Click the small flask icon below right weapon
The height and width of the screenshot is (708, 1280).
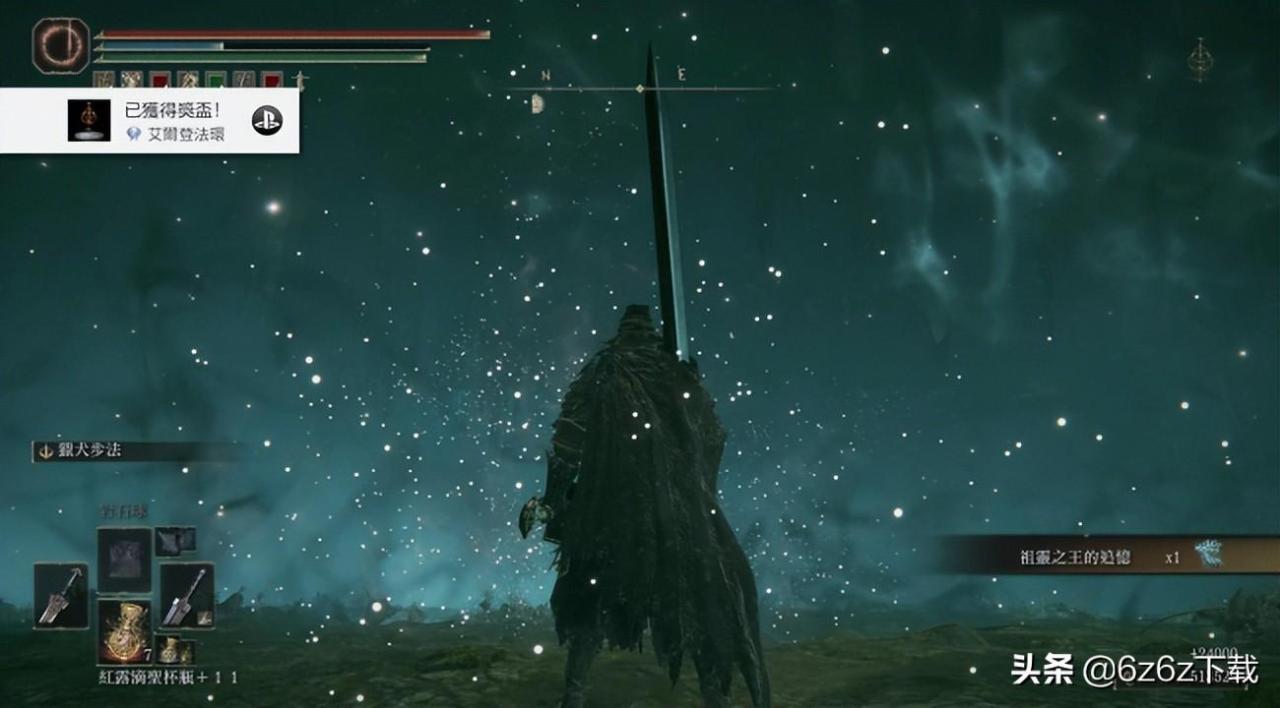173,650
